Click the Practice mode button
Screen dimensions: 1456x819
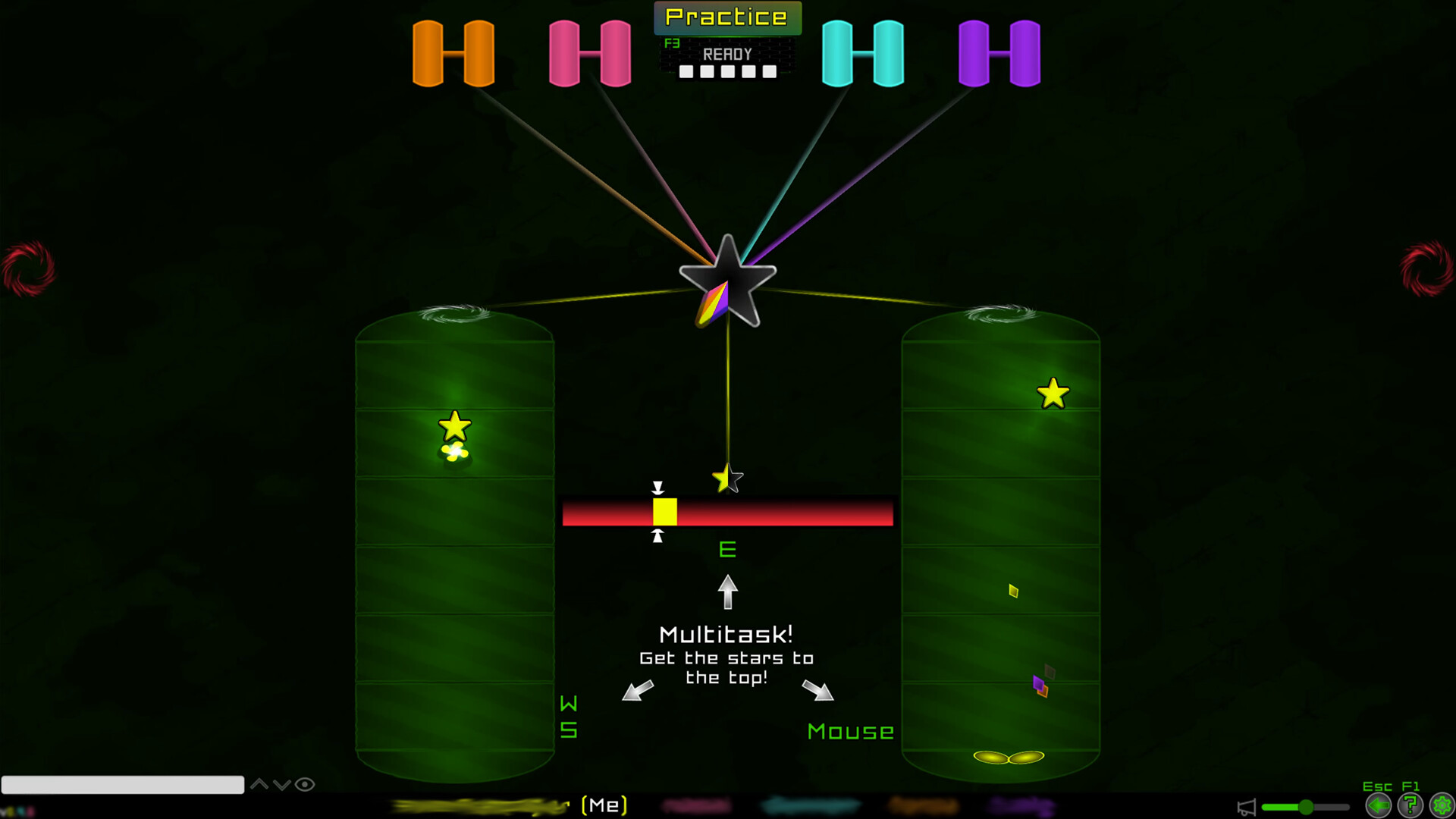(726, 17)
